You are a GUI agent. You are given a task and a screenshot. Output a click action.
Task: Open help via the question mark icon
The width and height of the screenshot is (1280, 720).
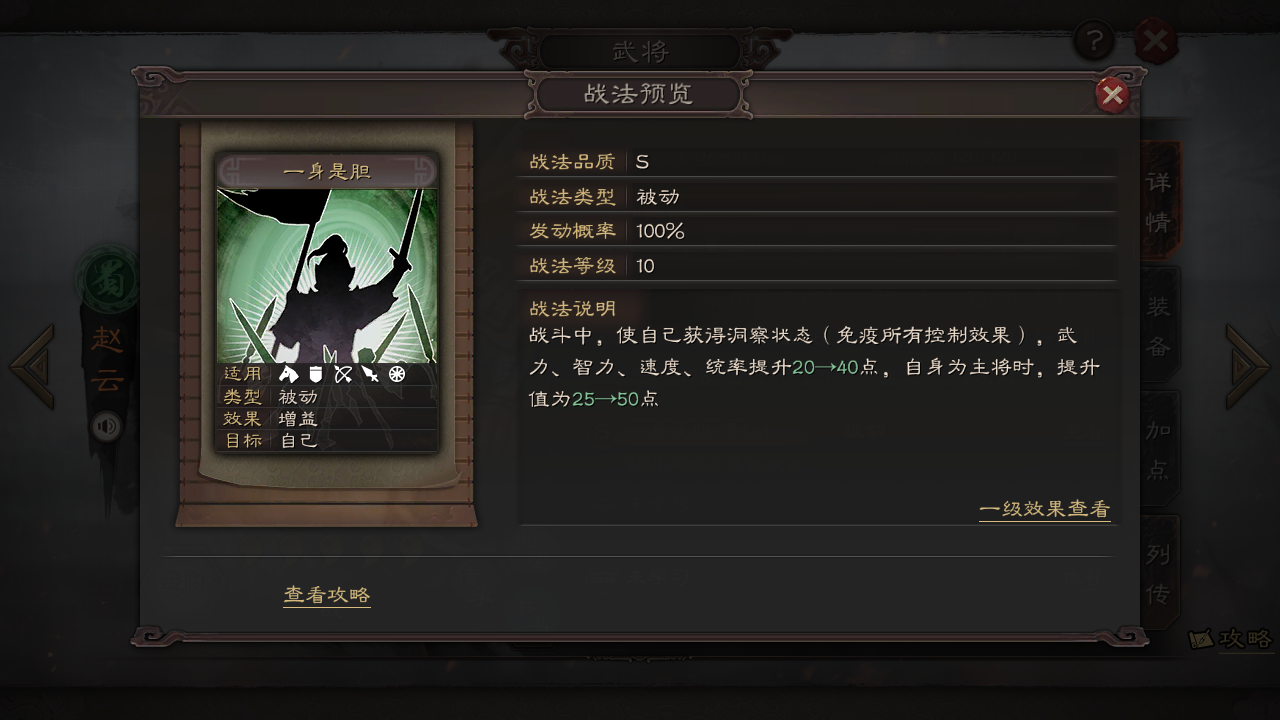tap(1096, 41)
